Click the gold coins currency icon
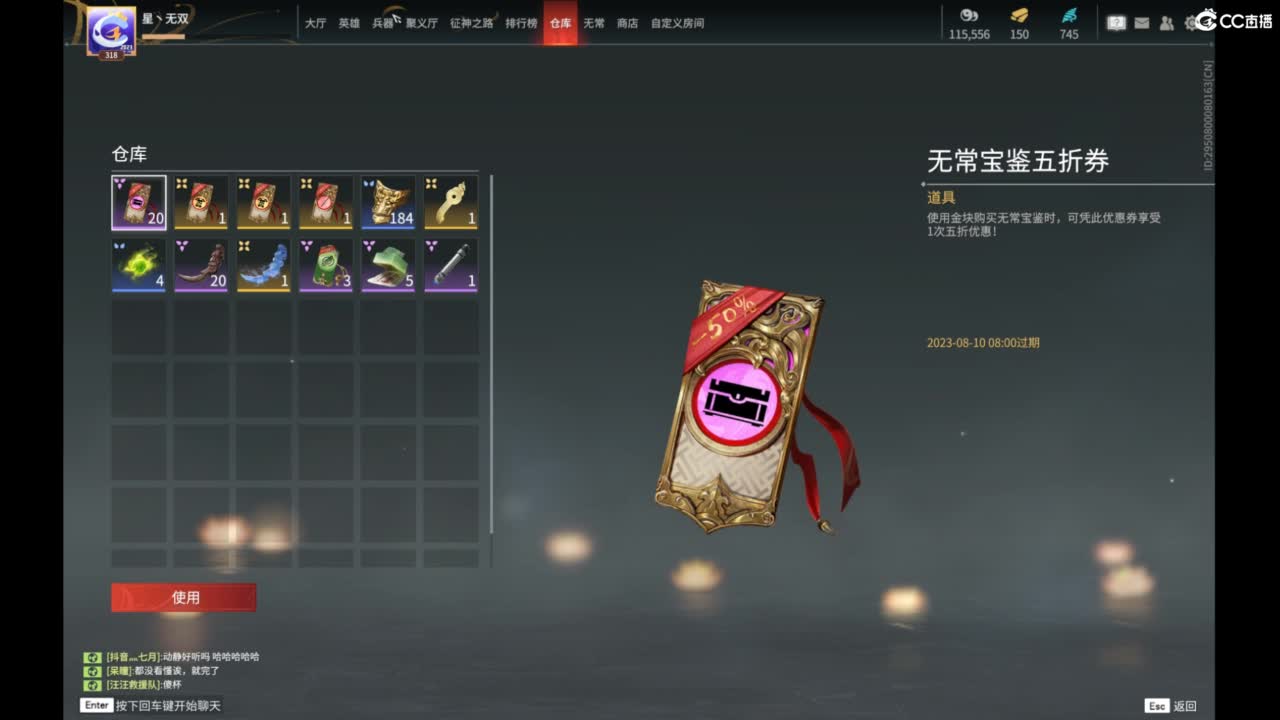This screenshot has height=720, width=1280. tap(968, 17)
